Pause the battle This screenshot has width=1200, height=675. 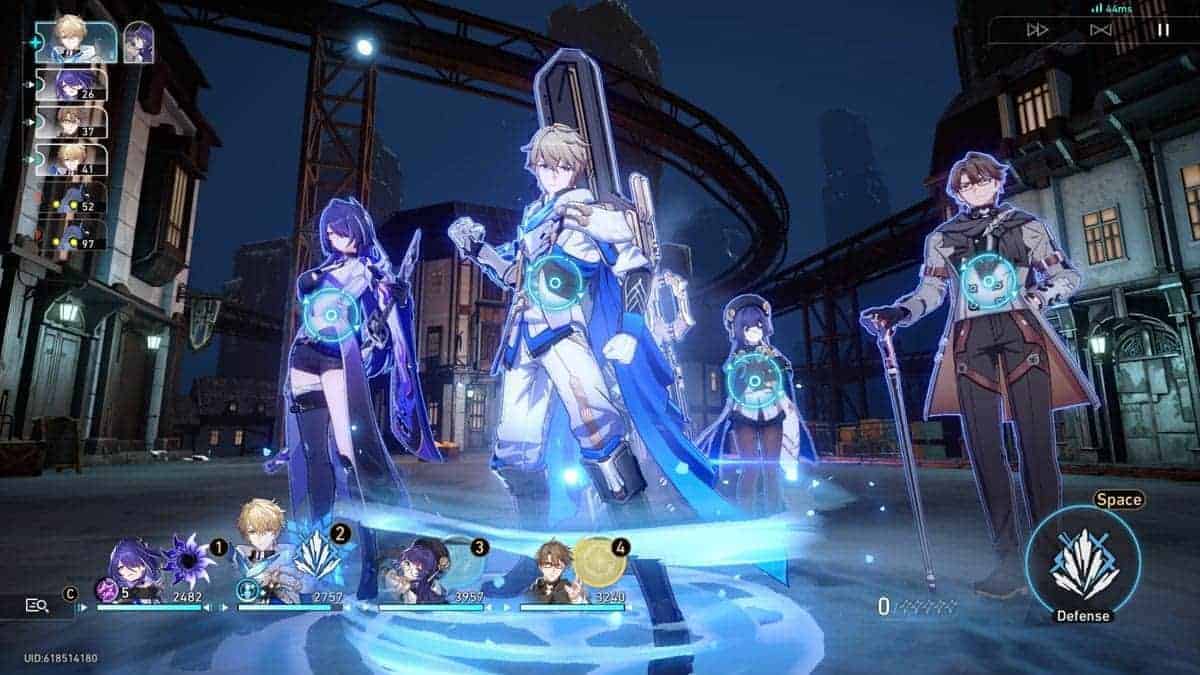click(x=1162, y=30)
